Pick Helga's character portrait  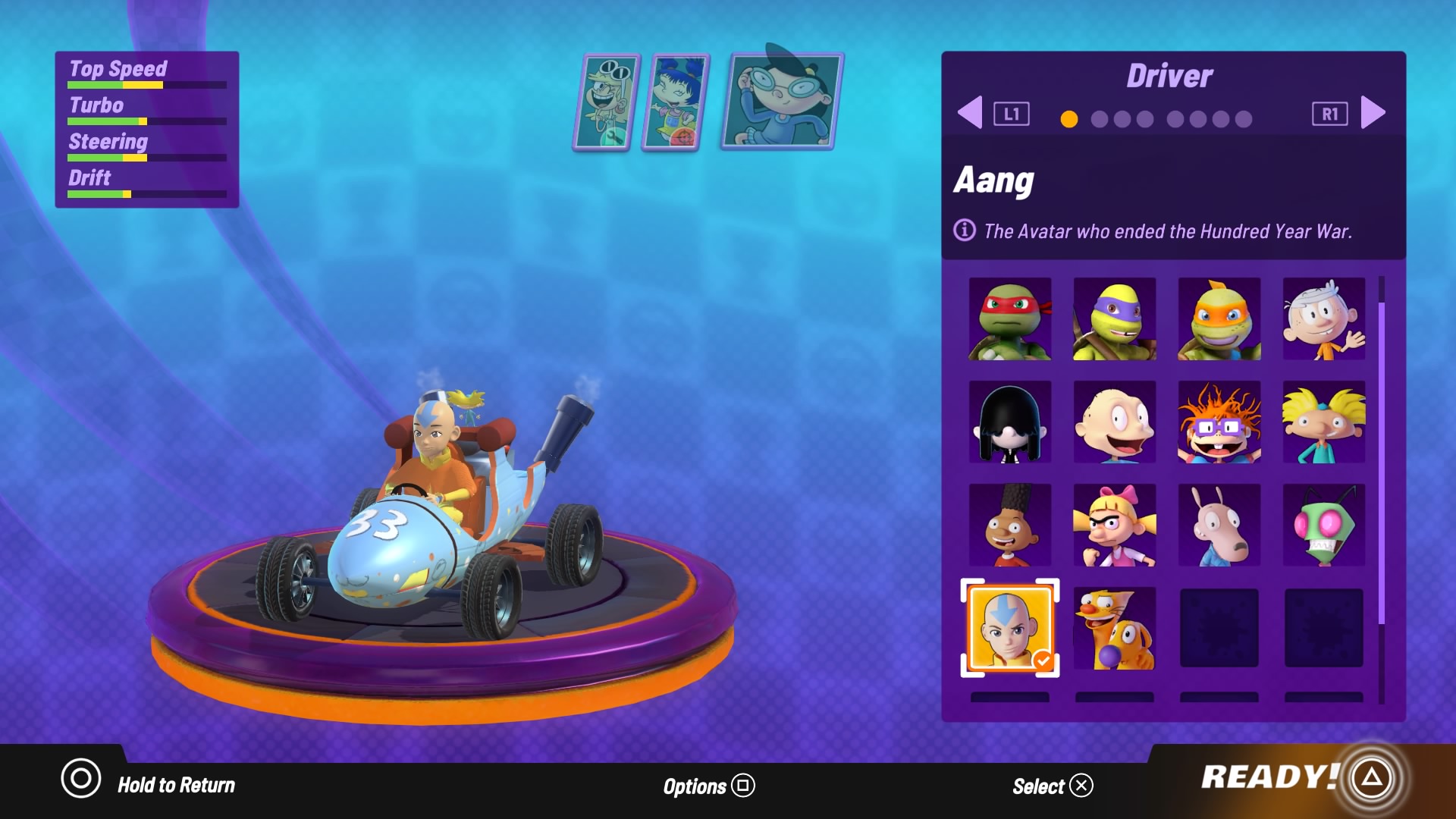coord(1114,526)
